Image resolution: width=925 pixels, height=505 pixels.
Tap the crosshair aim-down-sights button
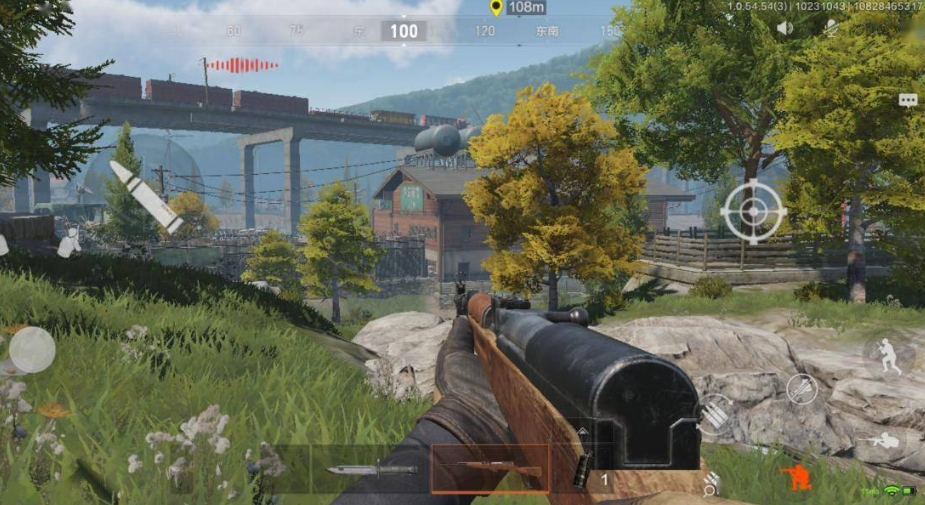click(x=753, y=211)
